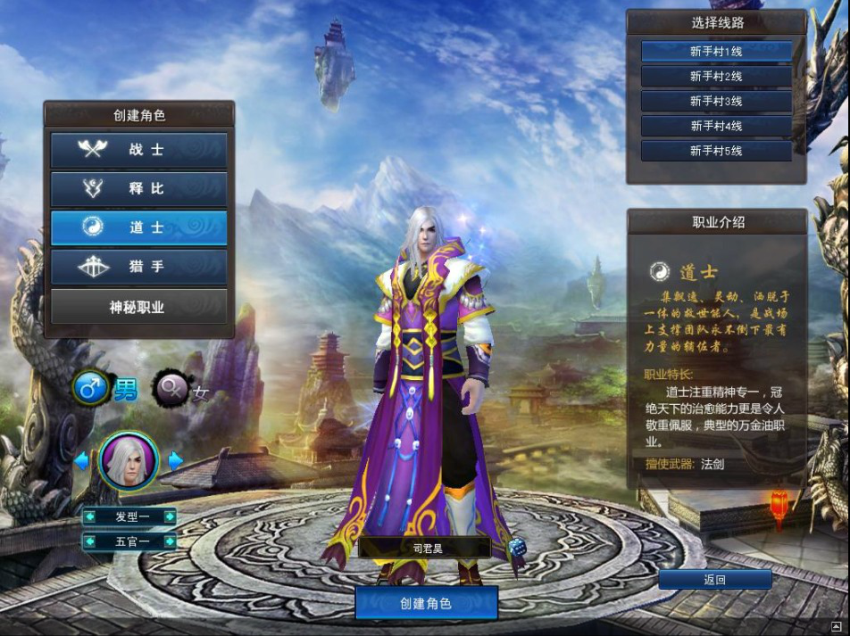
Task: Select server line 新手村5线
Action: (x=716, y=151)
